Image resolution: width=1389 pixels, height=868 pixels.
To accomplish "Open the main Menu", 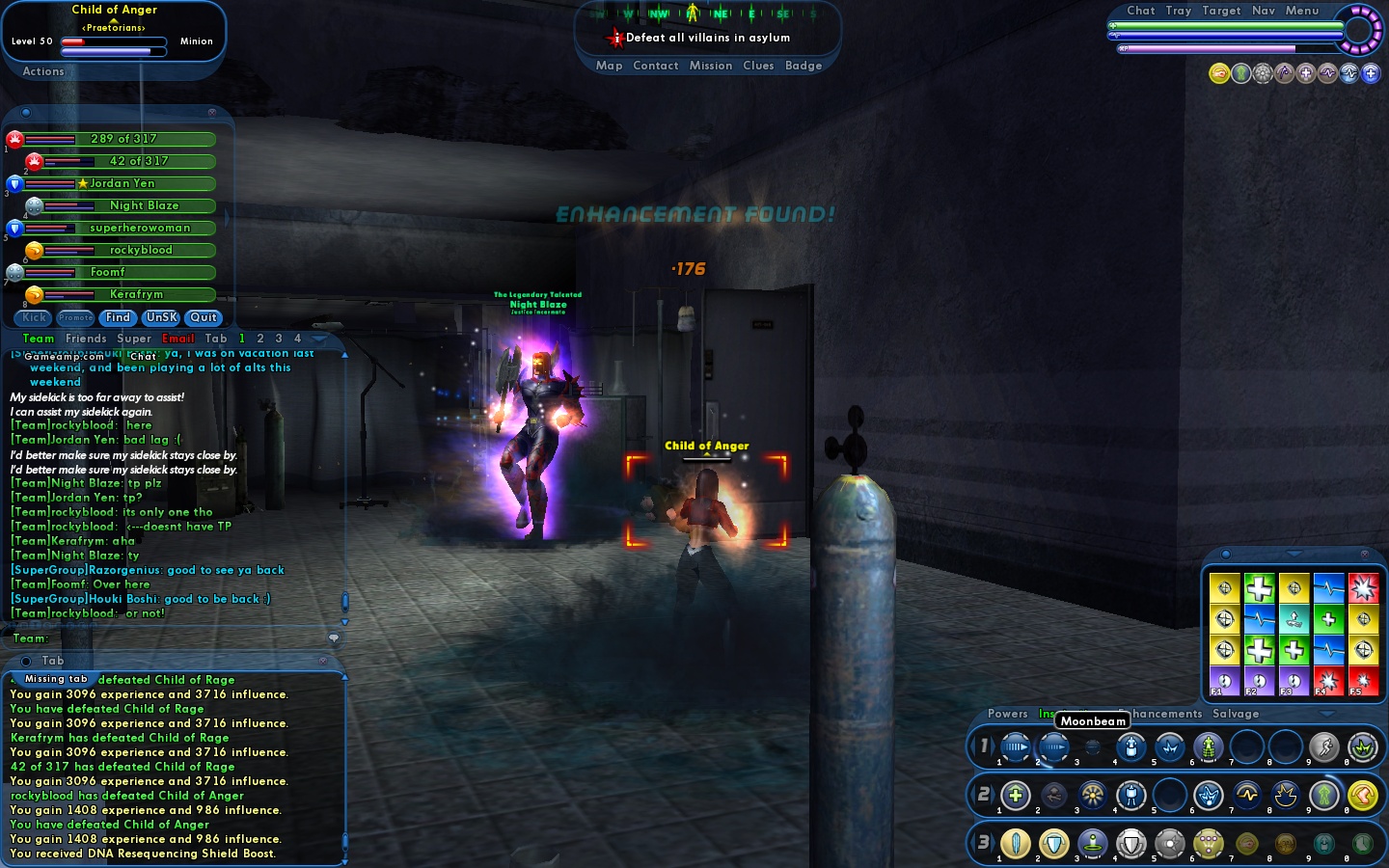I will point(1302,11).
